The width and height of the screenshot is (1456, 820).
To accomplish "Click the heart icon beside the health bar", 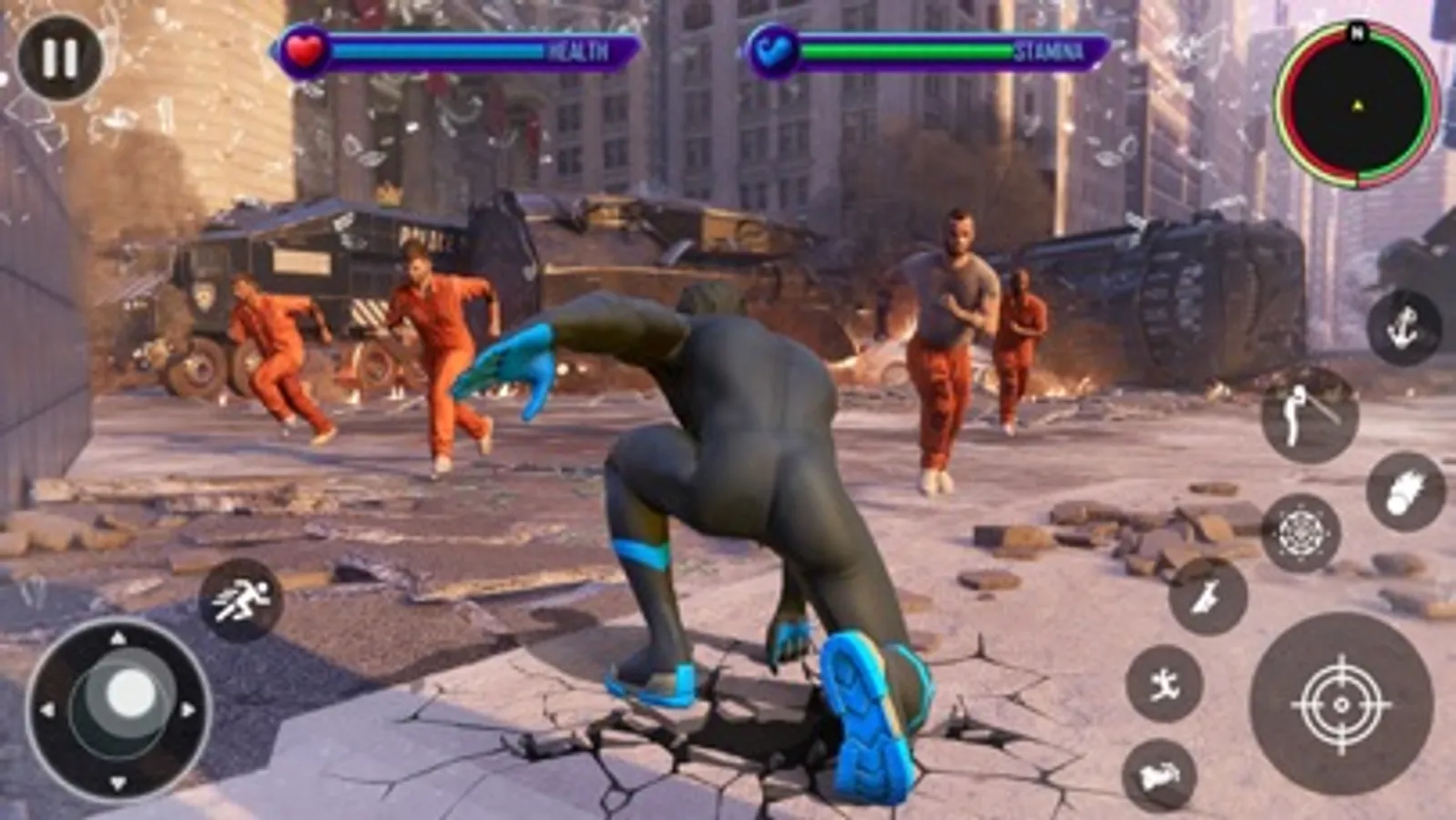I will coord(307,52).
